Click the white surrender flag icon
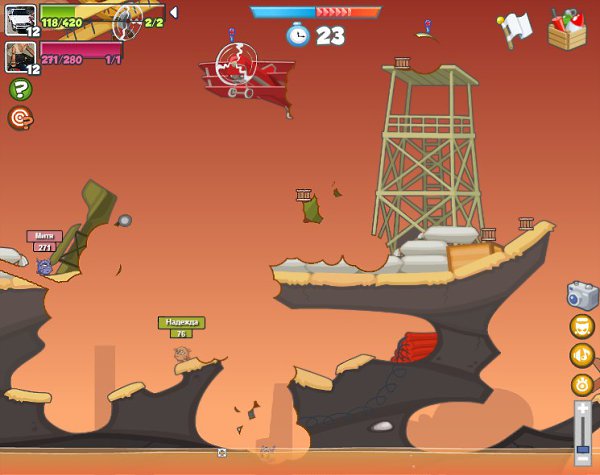Viewport: 600px width, 475px height. coord(515,29)
